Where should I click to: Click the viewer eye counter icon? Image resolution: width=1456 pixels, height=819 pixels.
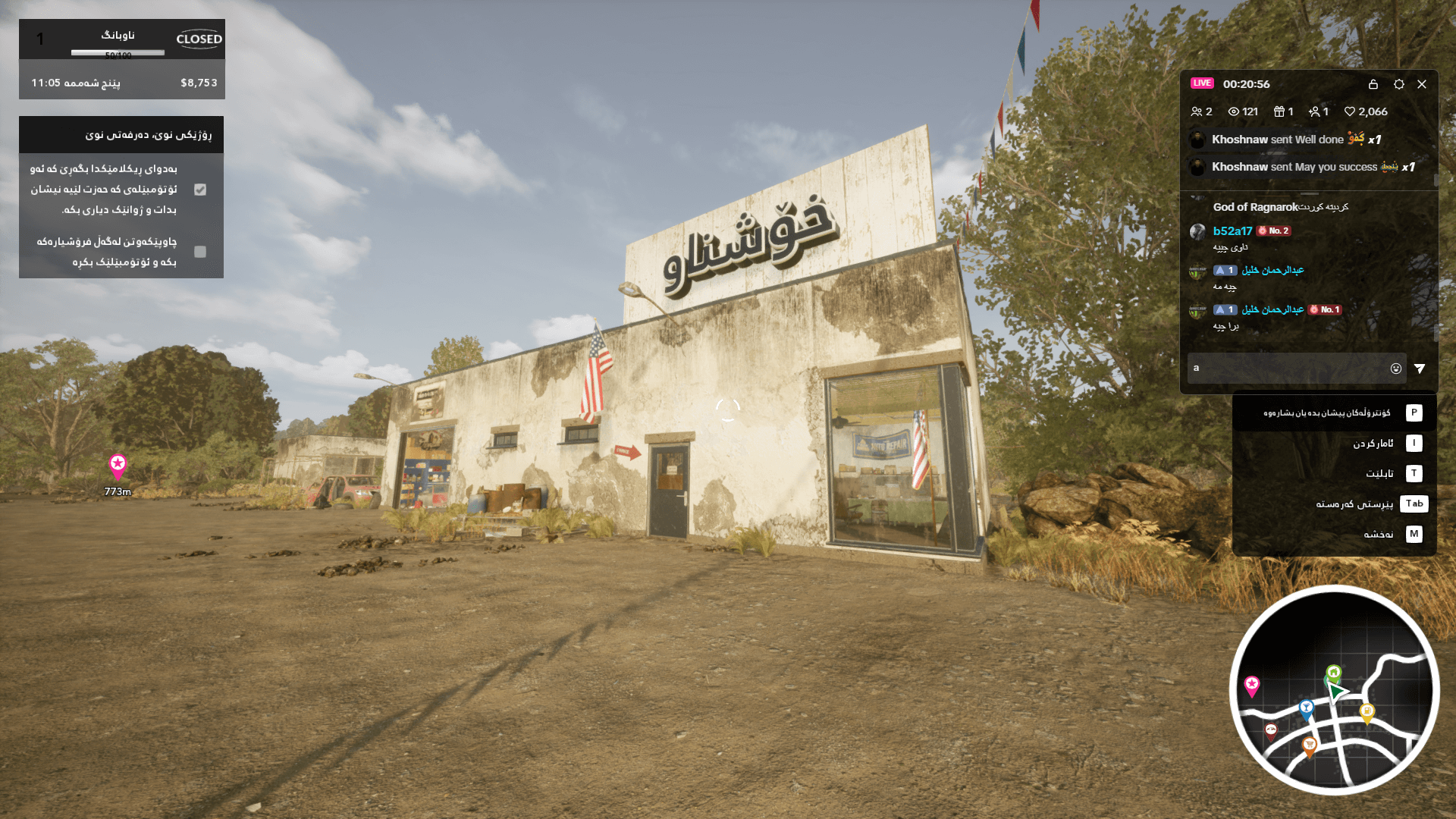click(x=1233, y=111)
